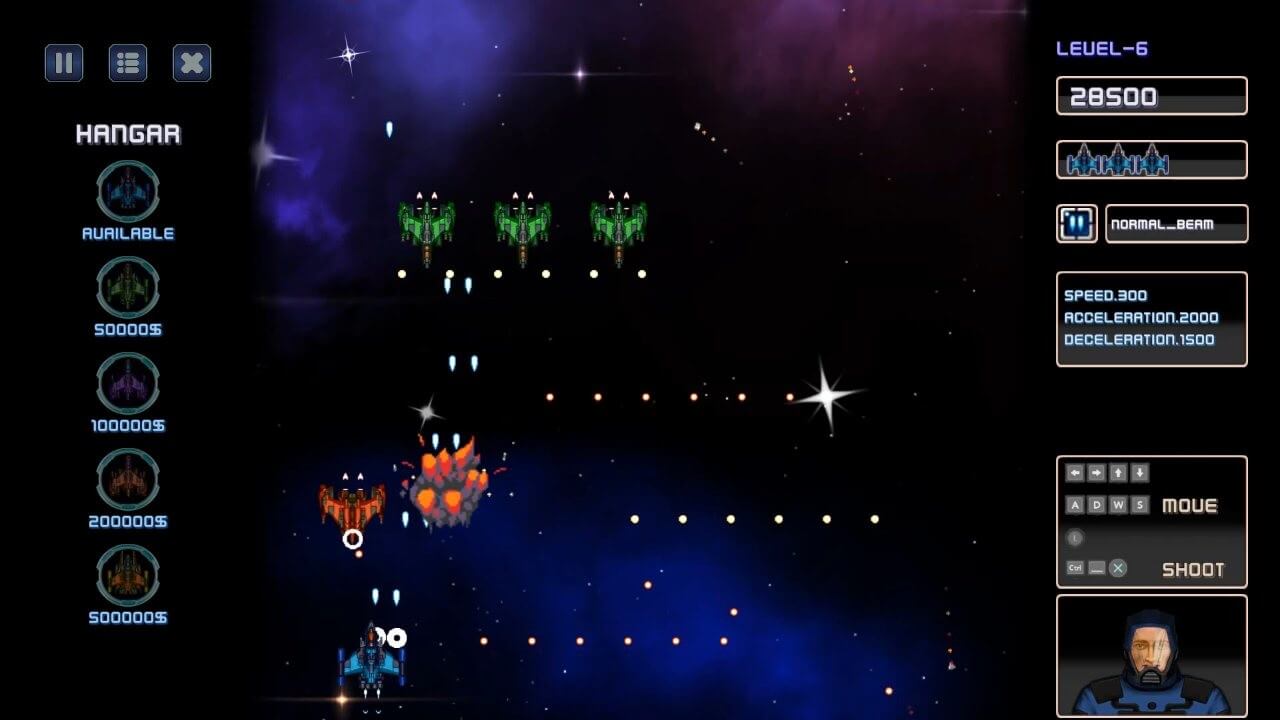Open the list menu button
This screenshot has height=720, width=1280.
[128, 63]
